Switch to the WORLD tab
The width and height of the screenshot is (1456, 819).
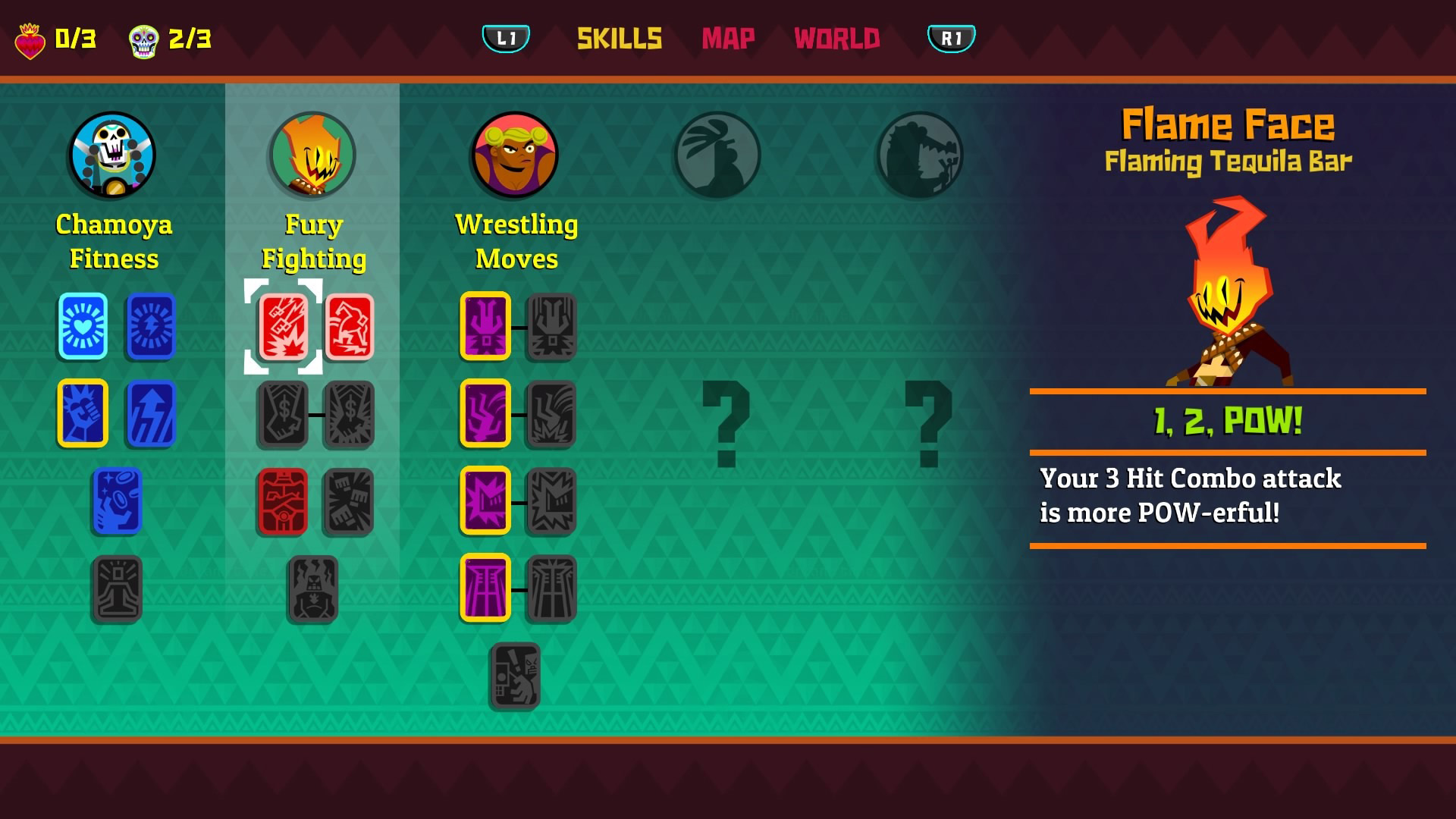(x=835, y=39)
